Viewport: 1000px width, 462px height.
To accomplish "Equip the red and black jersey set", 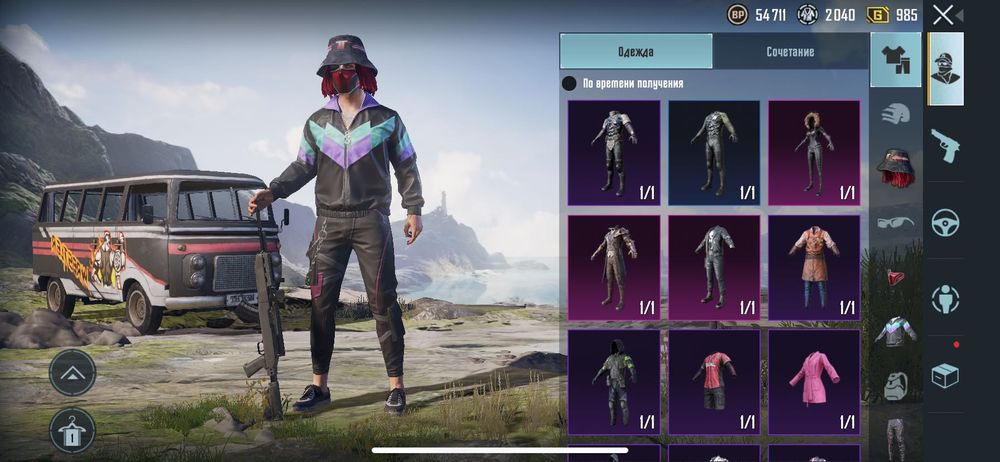I will (x=714, y=379).
